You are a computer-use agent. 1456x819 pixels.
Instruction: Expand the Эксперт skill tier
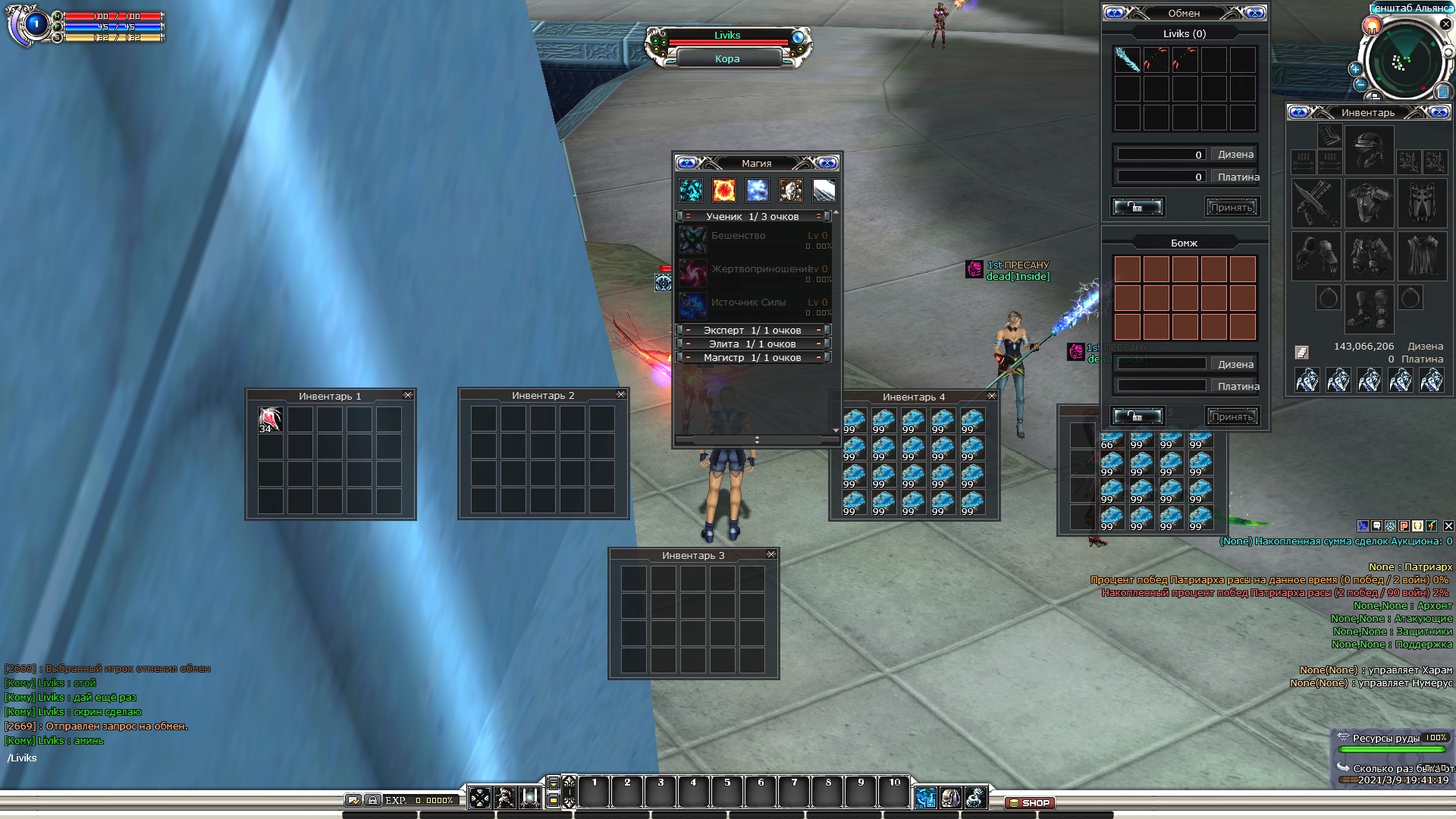(x=752, y=330)
